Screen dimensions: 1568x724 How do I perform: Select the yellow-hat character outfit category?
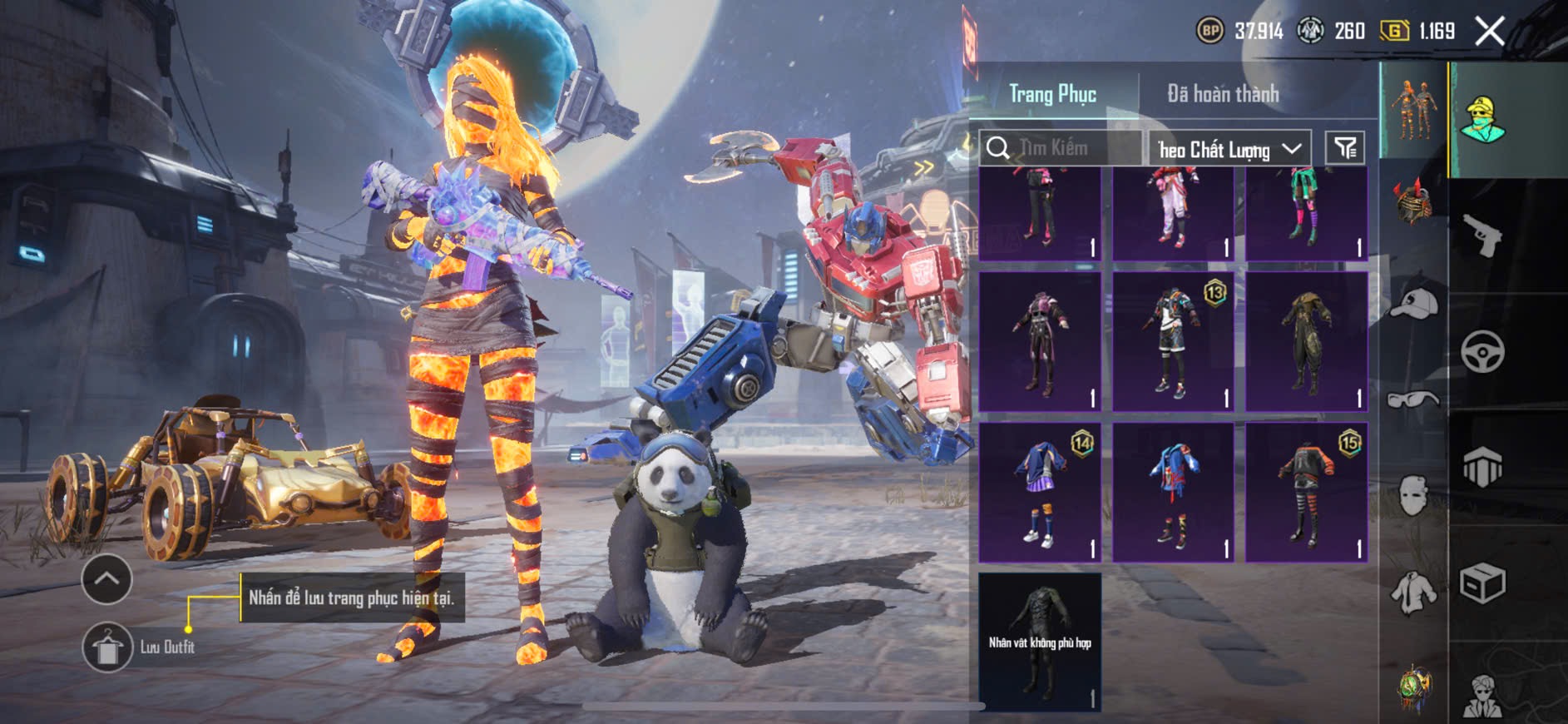point(1482,120)
